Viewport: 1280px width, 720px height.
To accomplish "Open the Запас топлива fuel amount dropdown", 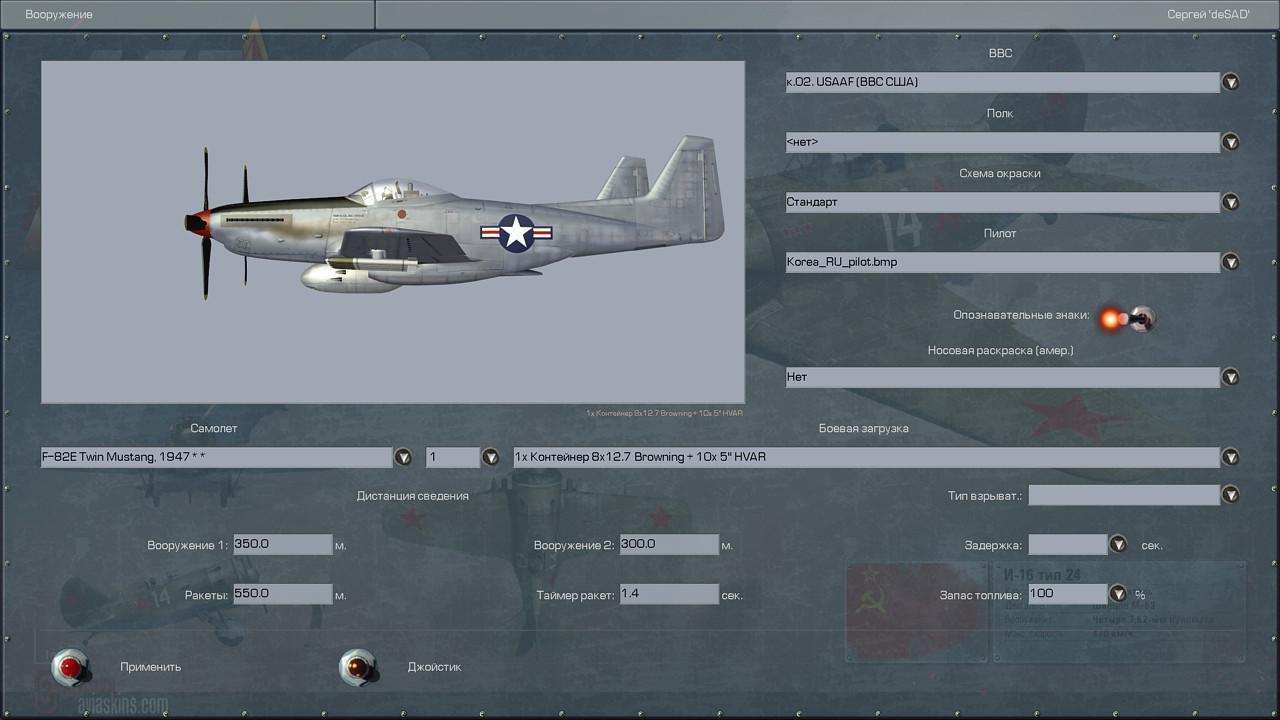I will click(x=1118, y=594).
